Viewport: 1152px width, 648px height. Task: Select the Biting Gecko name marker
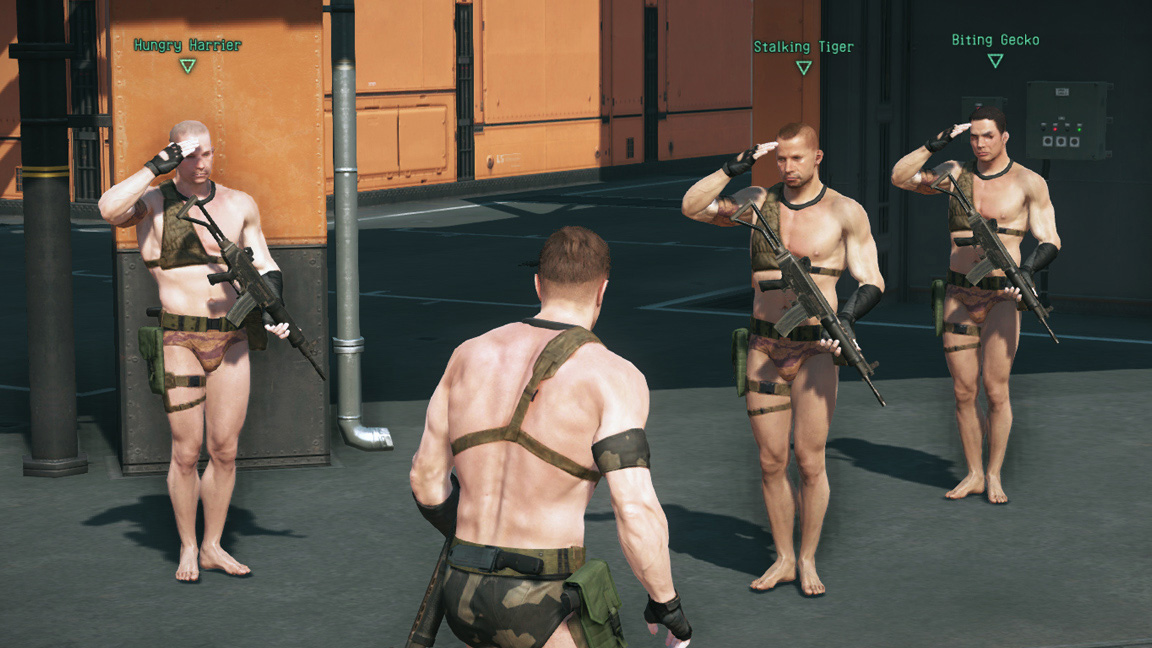click(995, 40)
